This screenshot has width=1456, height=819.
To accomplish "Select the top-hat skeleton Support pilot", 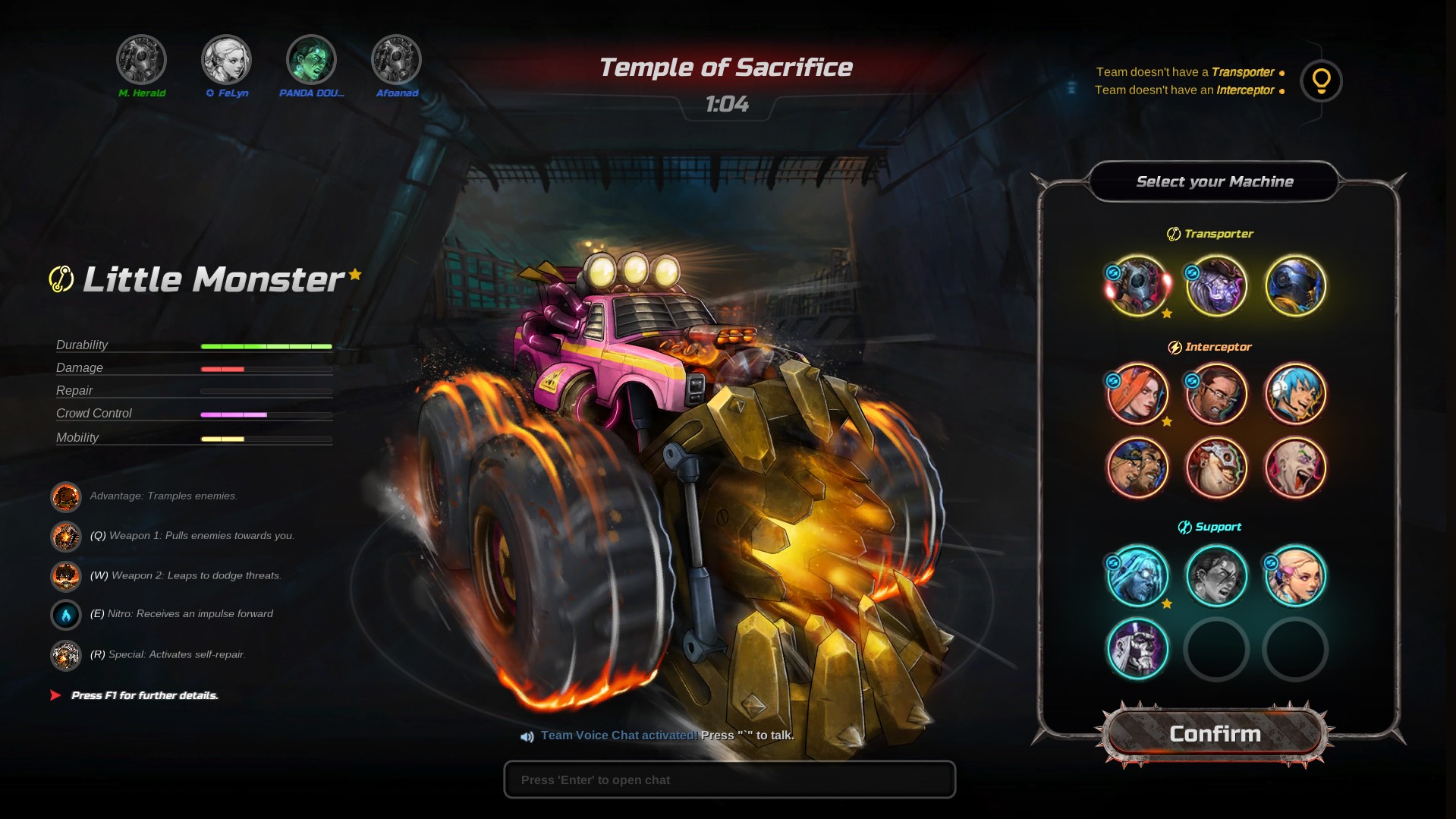I will click(1137, 649).
